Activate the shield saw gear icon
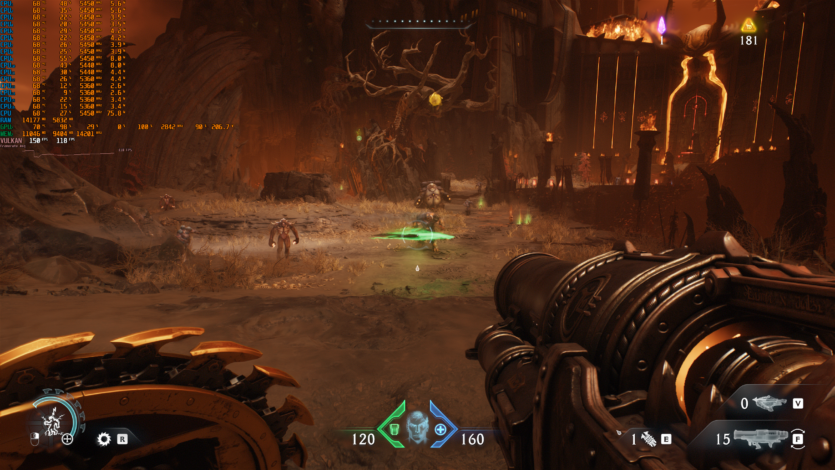This screenshot has height=470, width=835. (x=103, y=438)
